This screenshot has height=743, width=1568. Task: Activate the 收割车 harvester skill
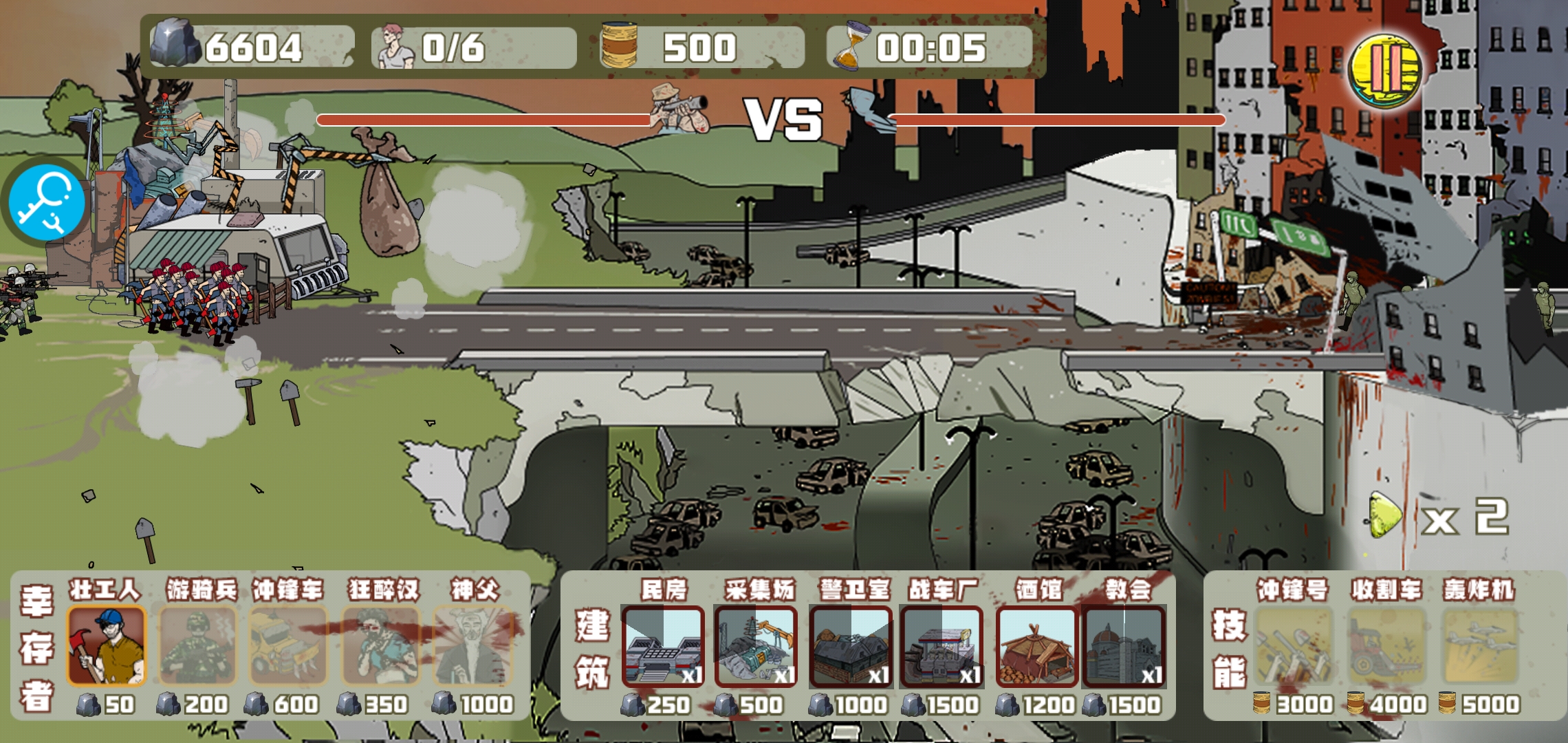pyautogui.click(x=1386, y=647)
